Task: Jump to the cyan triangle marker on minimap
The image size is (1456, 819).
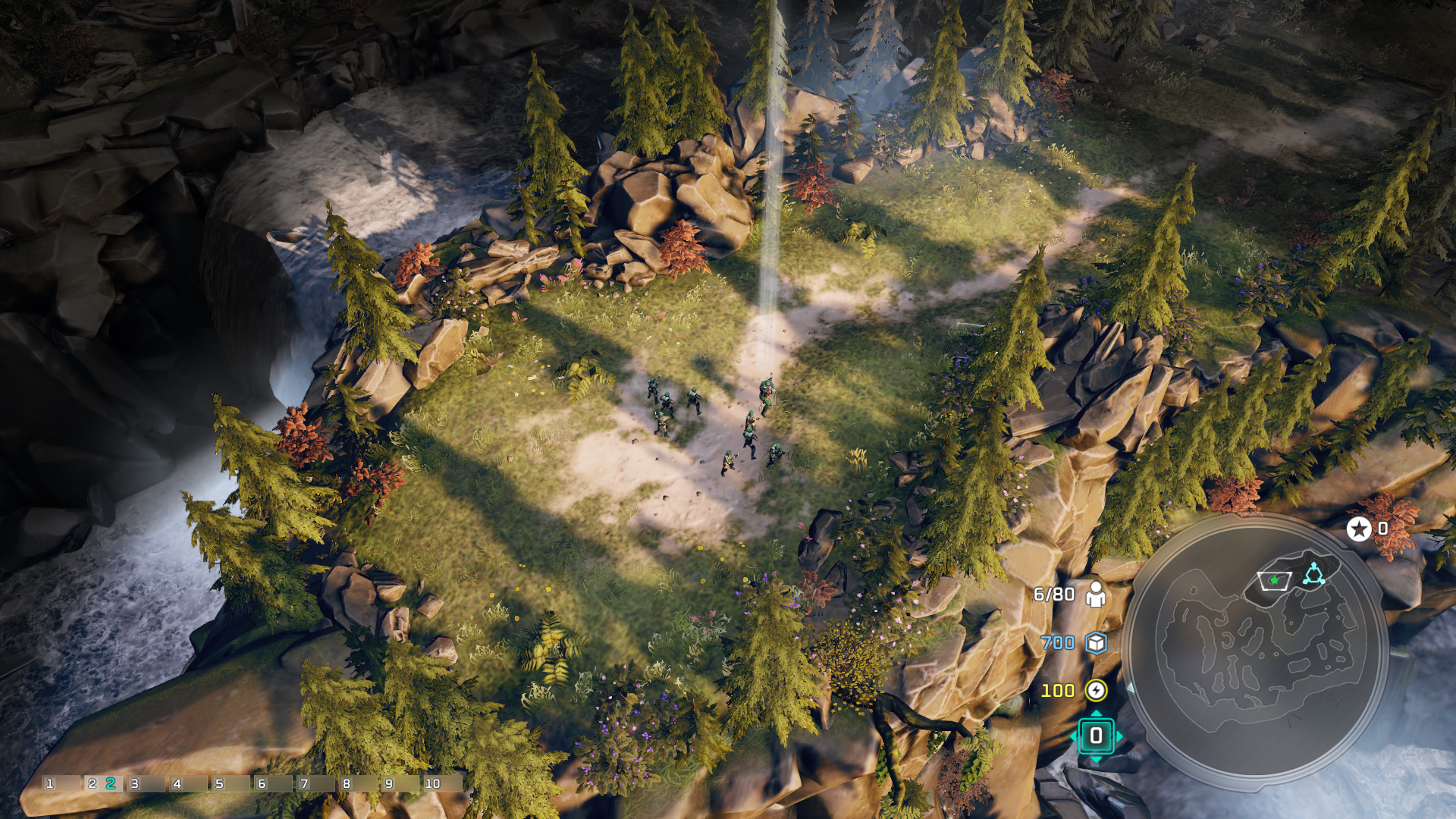Action: pos(1313,574)
